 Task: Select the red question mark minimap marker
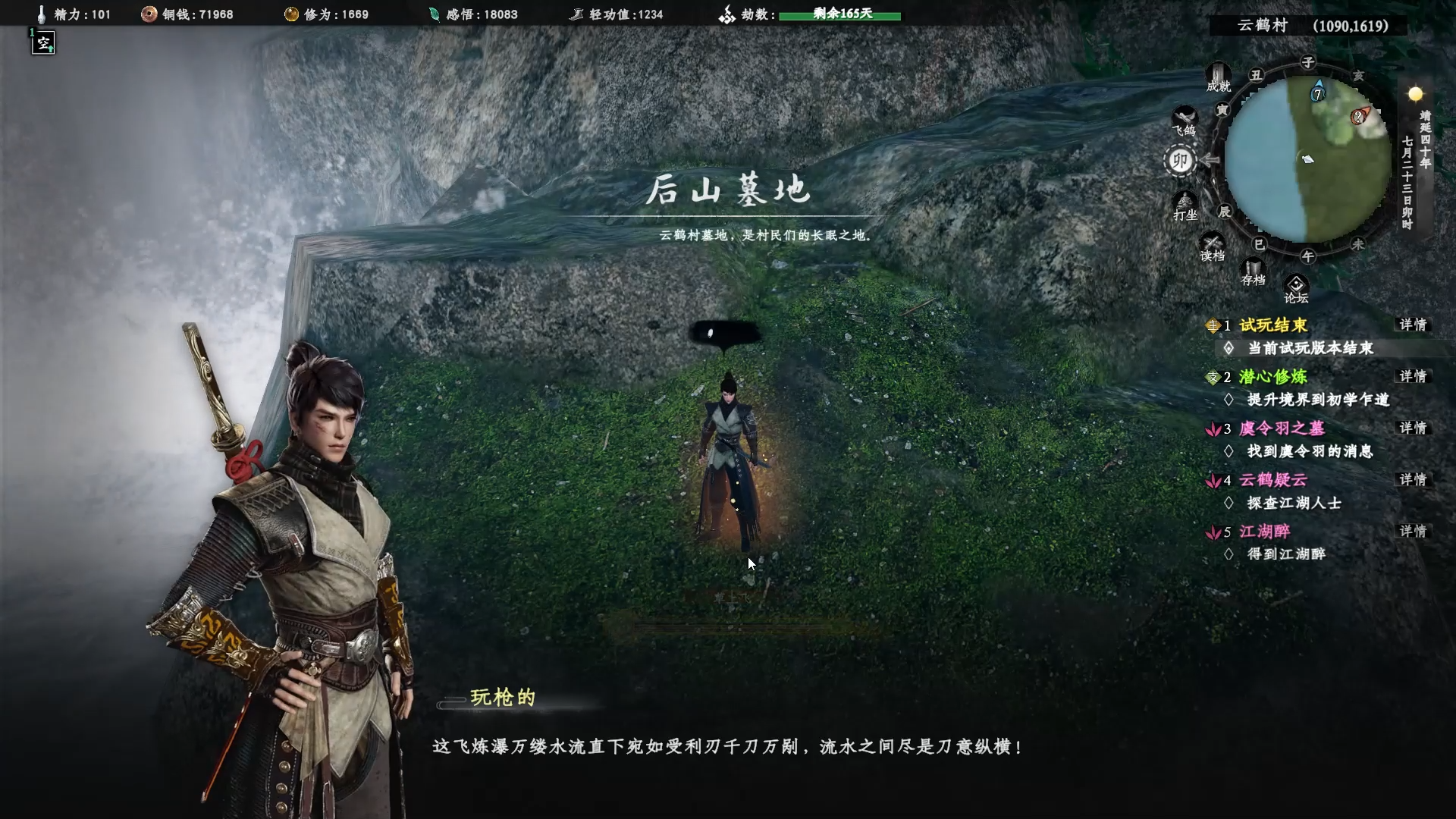pos(1358,117)
